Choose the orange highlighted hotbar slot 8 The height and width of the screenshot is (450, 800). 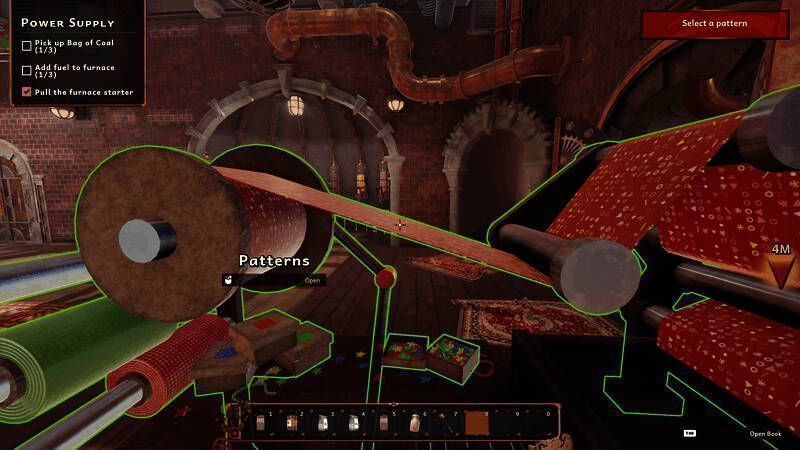click(x=478, y=424)
